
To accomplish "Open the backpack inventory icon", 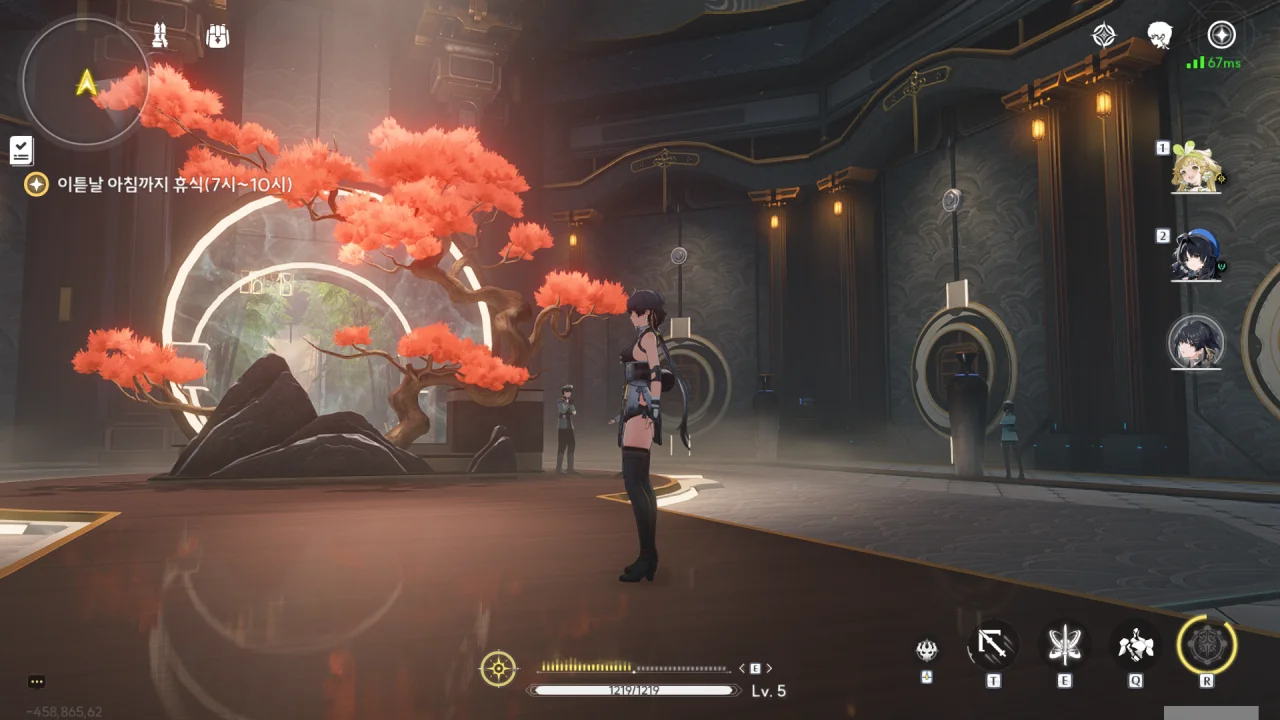I will click(217, 36).
